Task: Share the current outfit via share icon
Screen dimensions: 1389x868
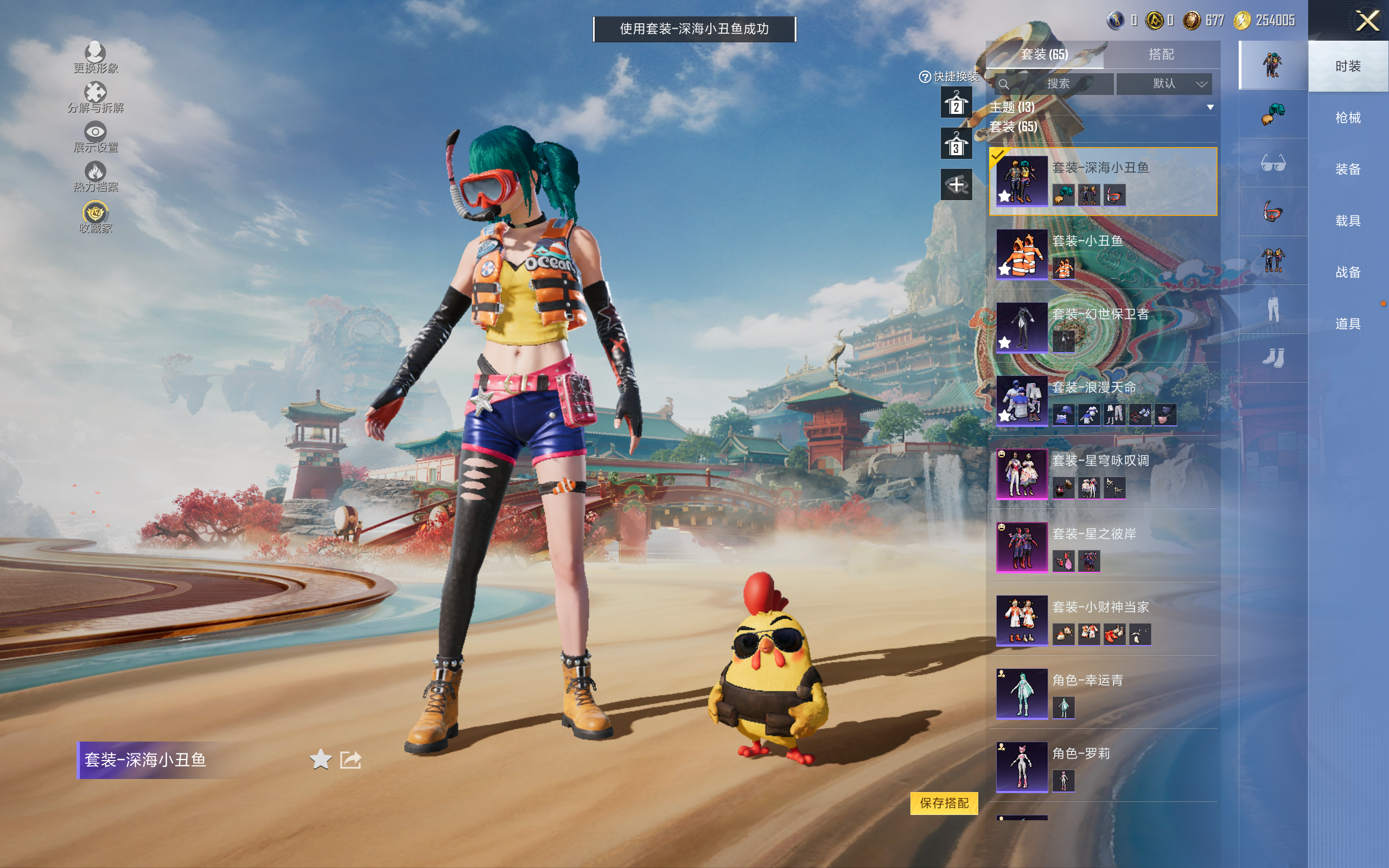Action: point(350,759)
